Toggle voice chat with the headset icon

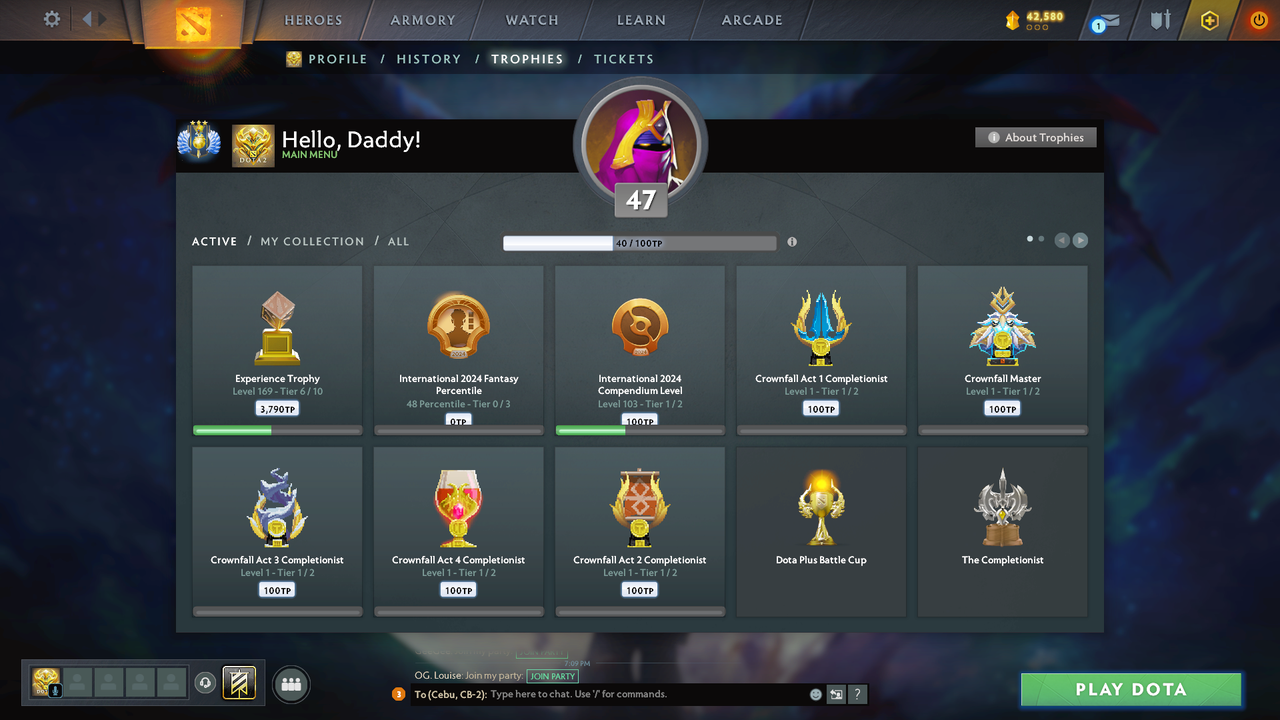tap(207, 683)
